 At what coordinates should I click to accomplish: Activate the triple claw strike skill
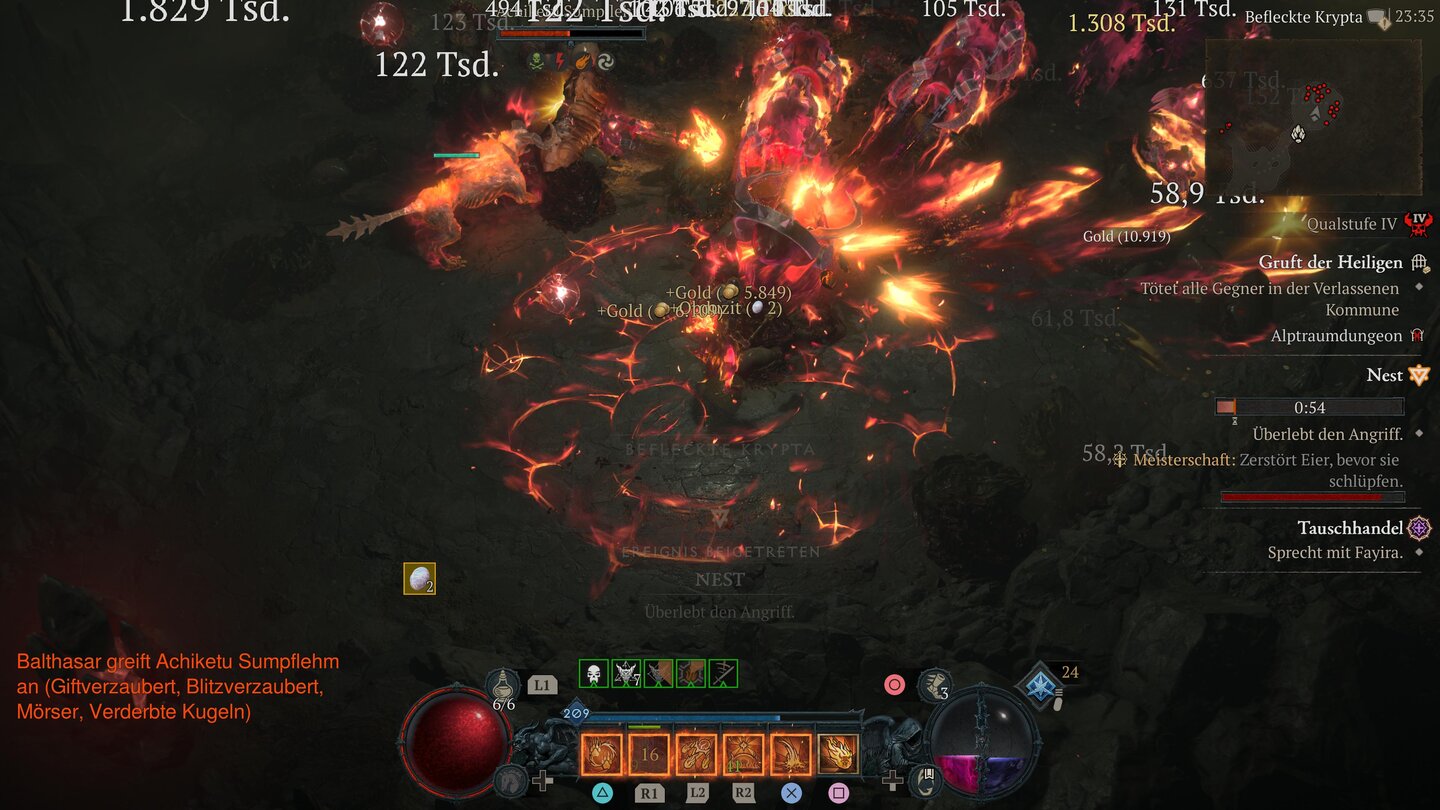[696, 754]
